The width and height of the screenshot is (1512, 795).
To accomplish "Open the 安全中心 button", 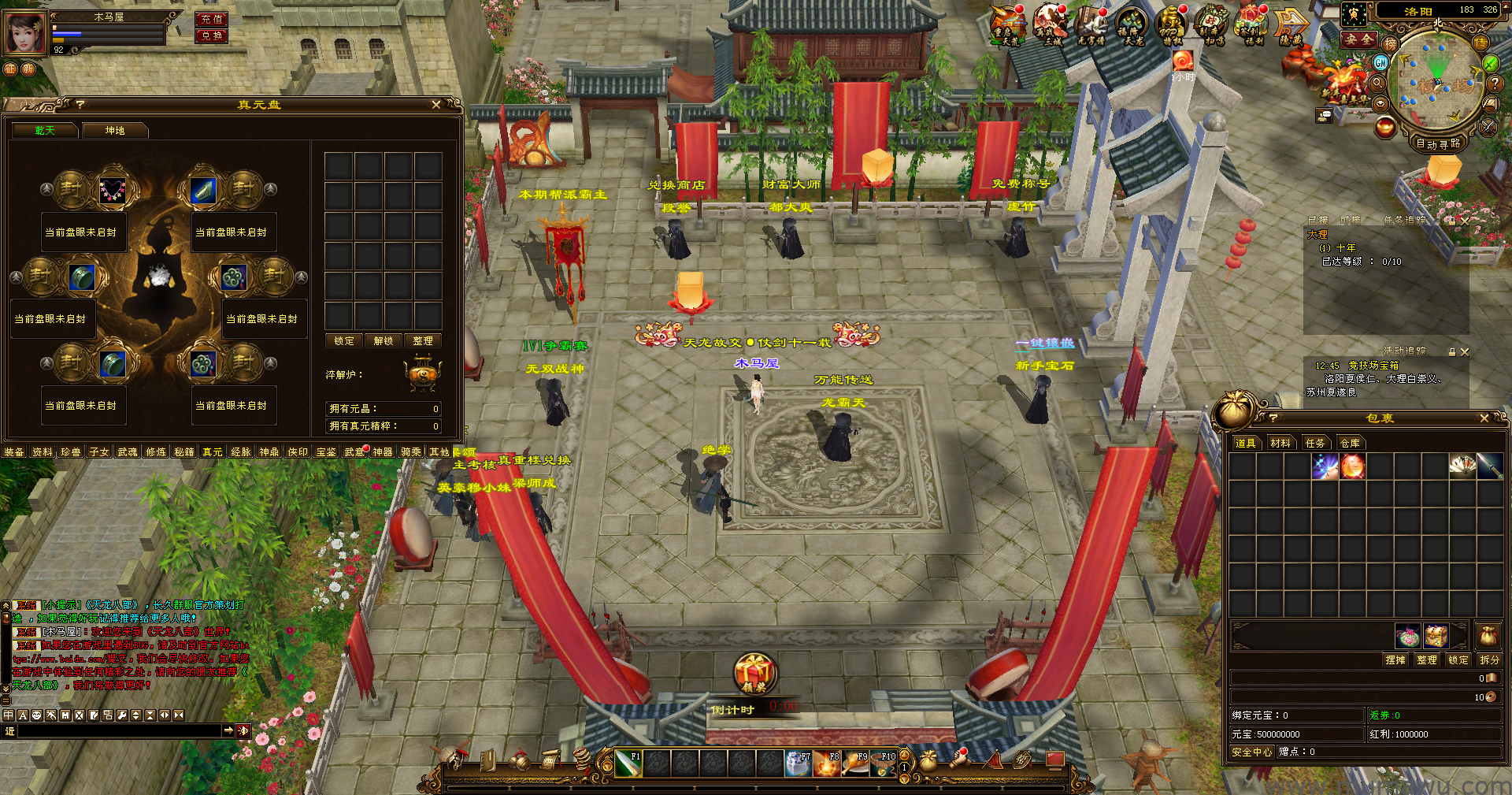I will 1251,752.
